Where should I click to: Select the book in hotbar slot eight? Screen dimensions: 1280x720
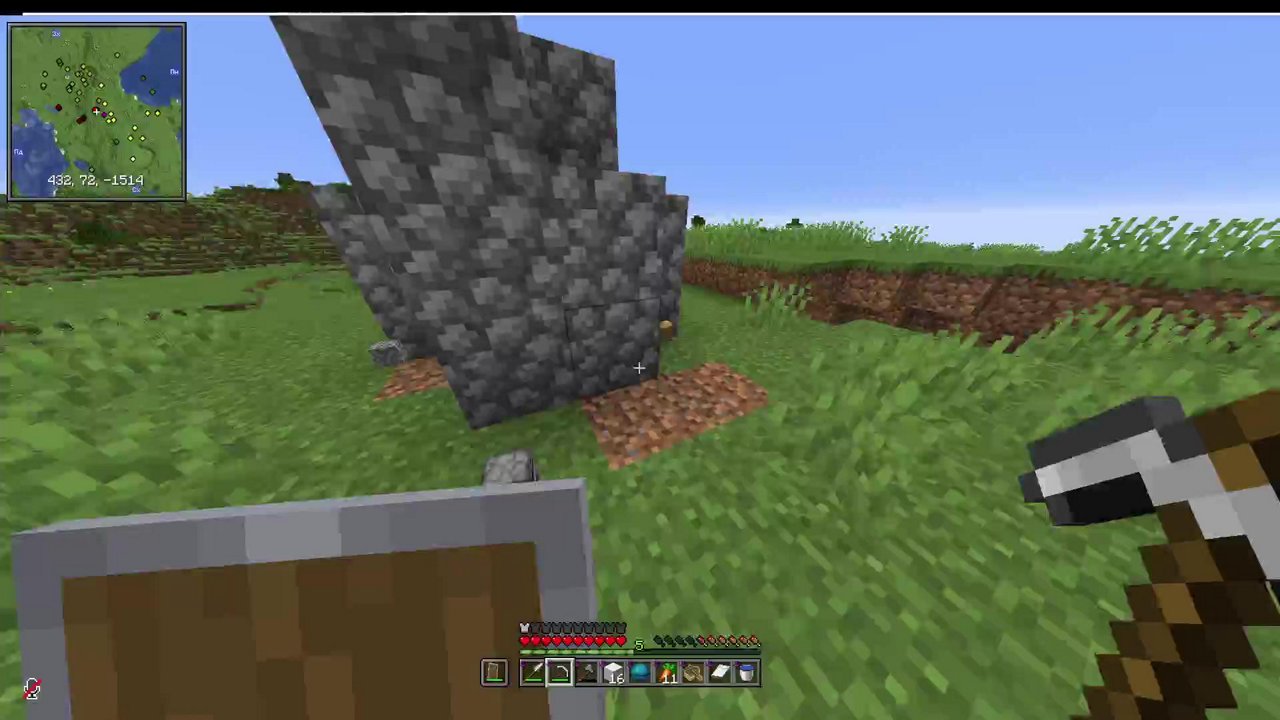[720, 672]
